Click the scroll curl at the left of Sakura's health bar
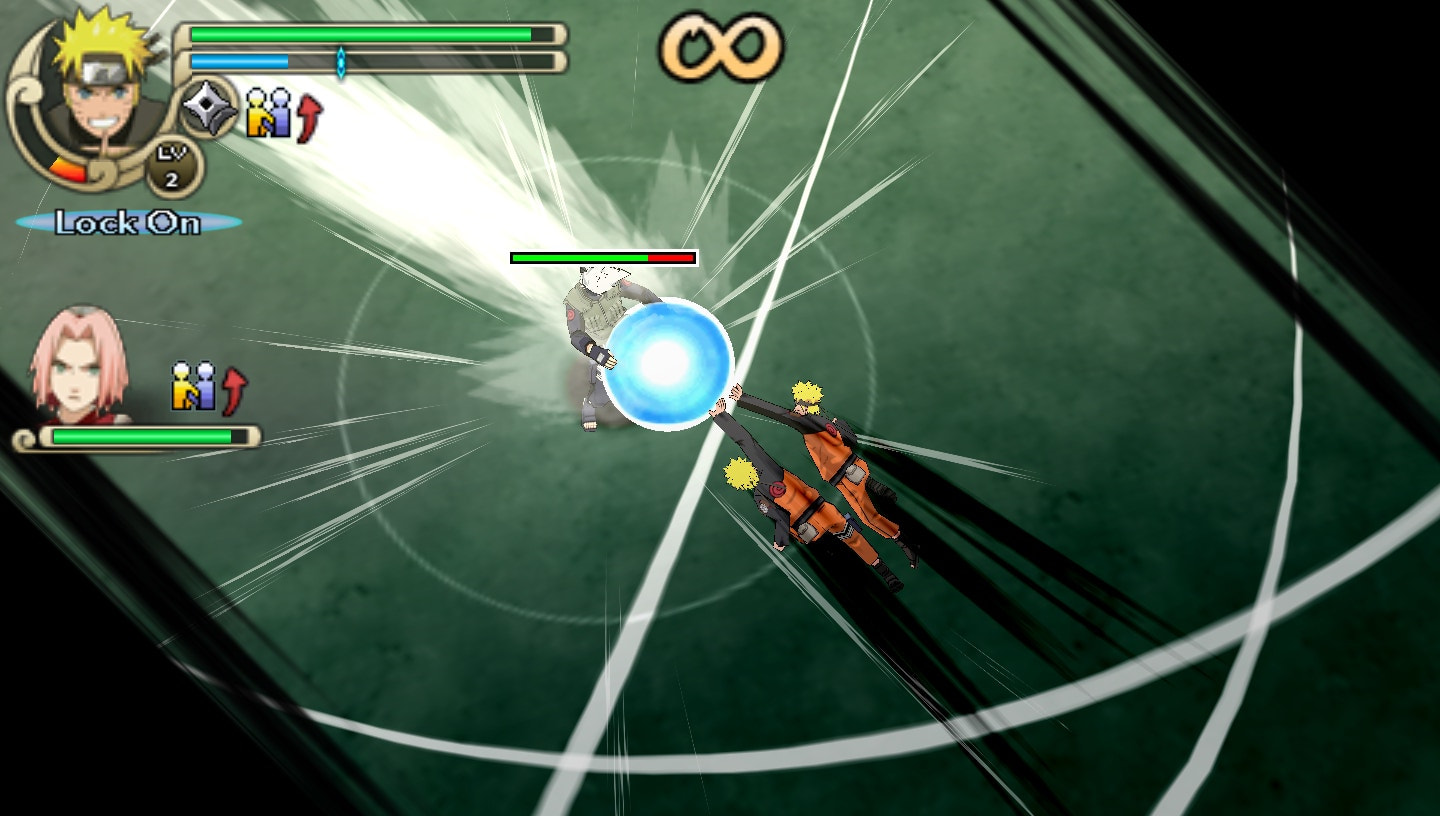The width and height of the screenshot is (1440, 816). point(25,437)
